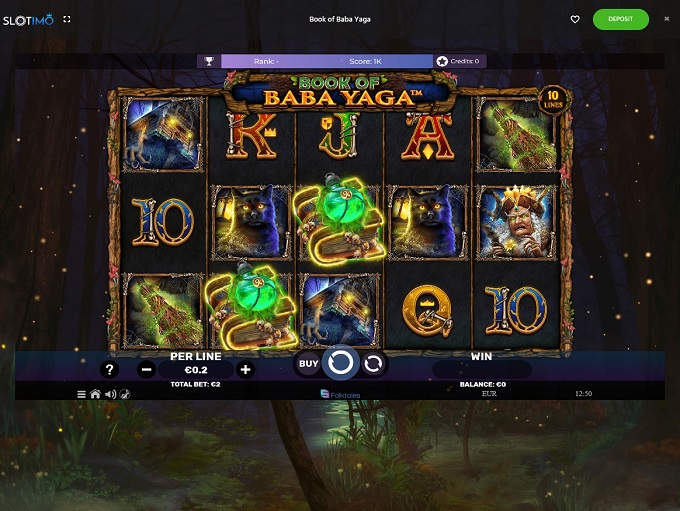The height and width of the screenshot is (511, 680).
Task: Show the 10 Lines paylines badge
Action: pyautogui.click(x=552, y=99)
